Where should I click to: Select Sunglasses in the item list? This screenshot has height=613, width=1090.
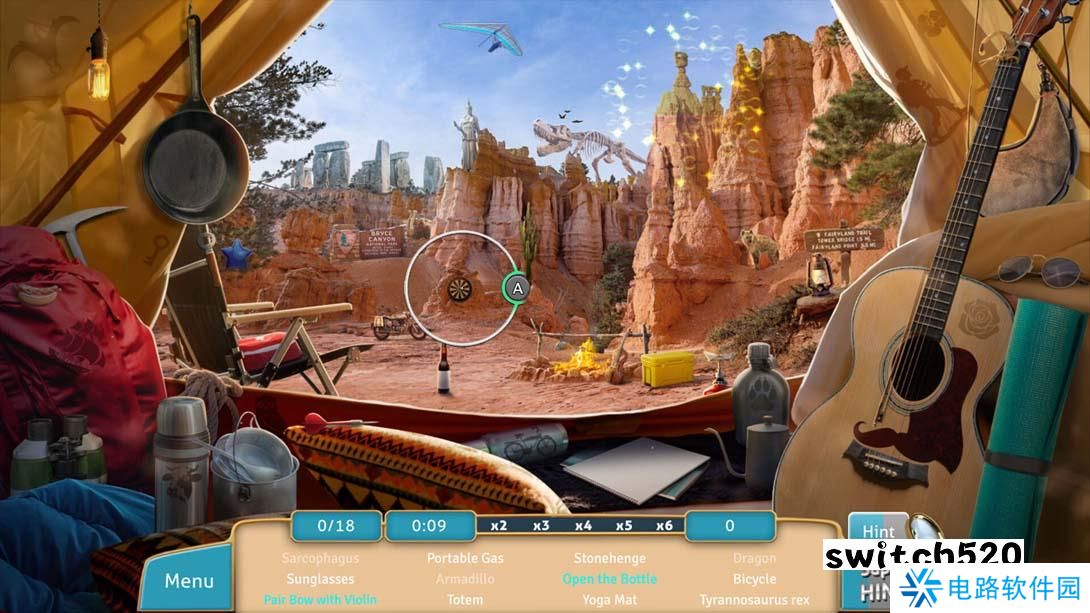(319, 579)
